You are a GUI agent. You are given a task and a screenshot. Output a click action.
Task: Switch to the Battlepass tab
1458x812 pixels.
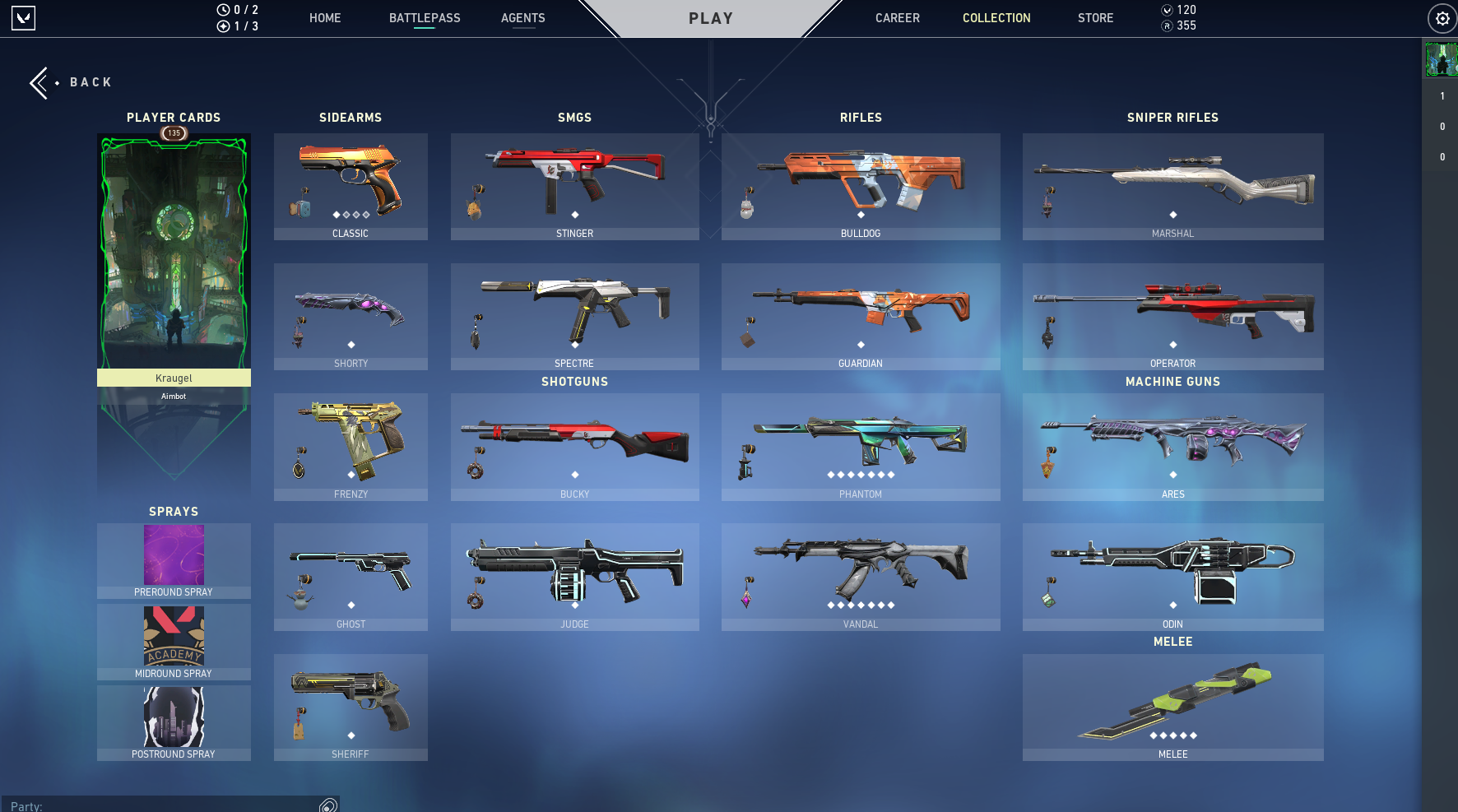[425, 18]
